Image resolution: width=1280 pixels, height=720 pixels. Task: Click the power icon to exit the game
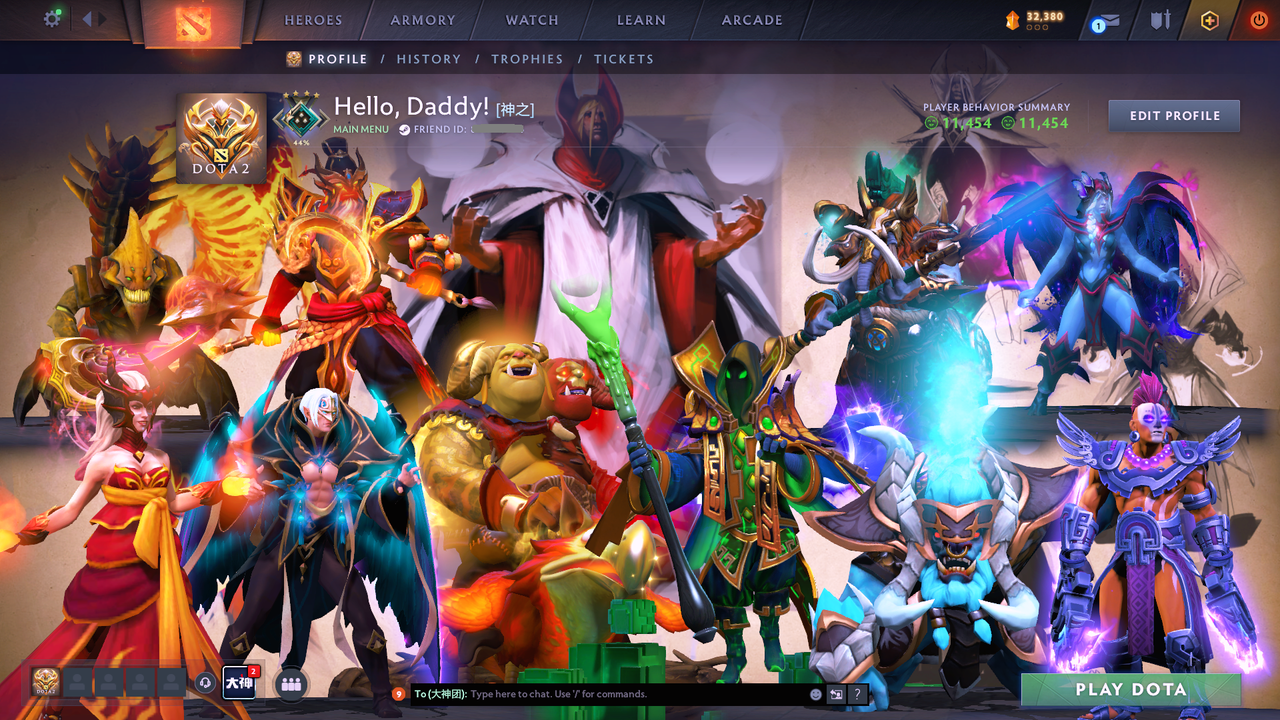click(x=1257, y=18)
